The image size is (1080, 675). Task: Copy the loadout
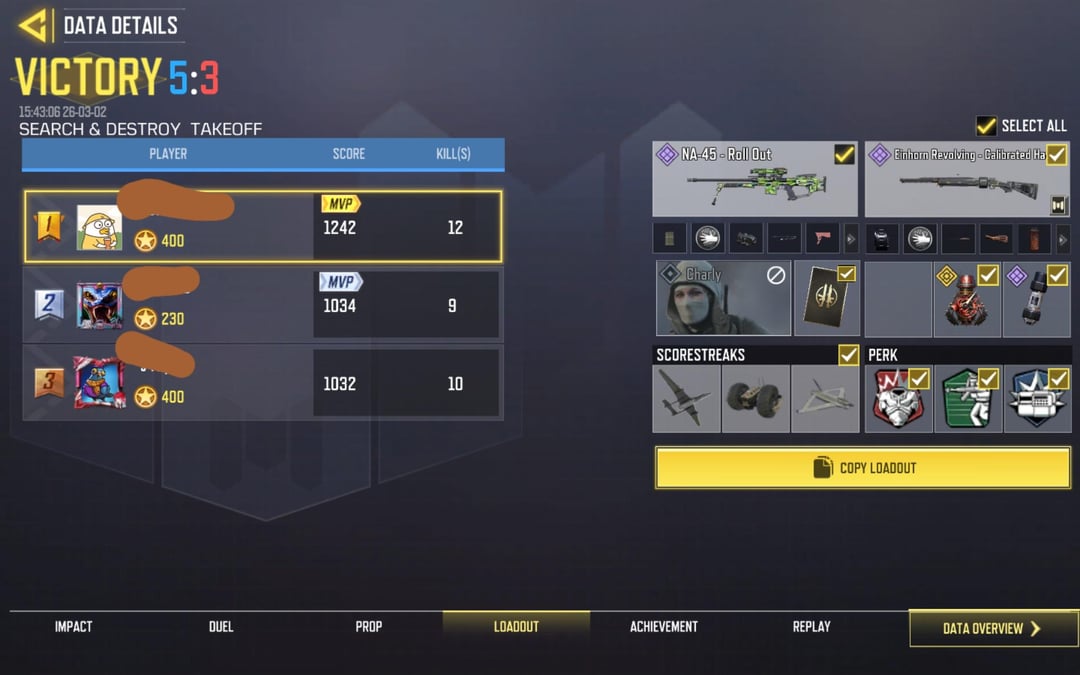(862, 467)
